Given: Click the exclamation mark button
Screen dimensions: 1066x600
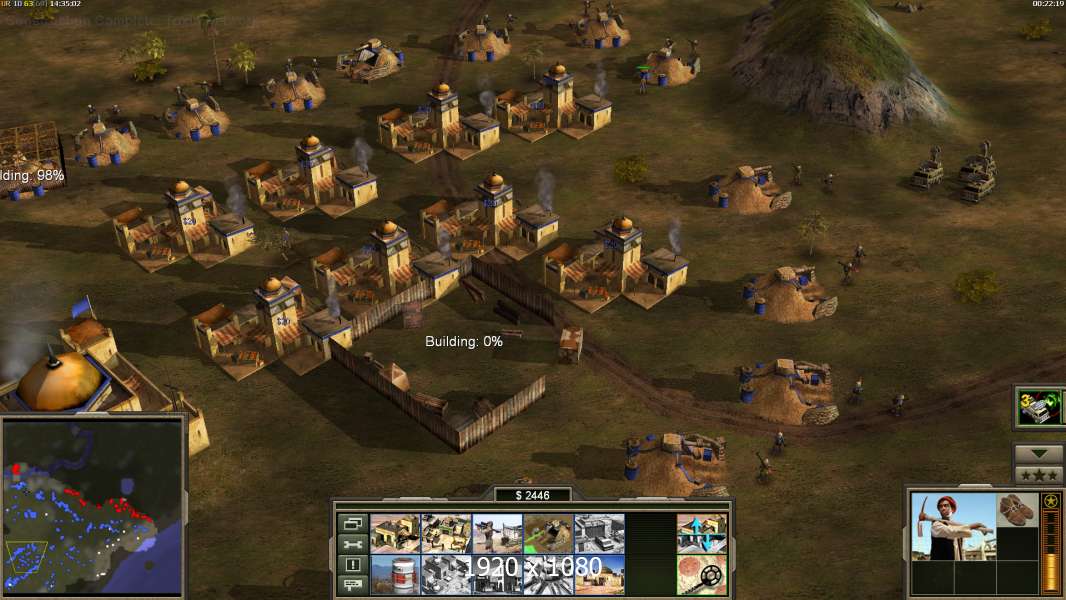Looking at the screenshot, I should [x=352, y=565].
